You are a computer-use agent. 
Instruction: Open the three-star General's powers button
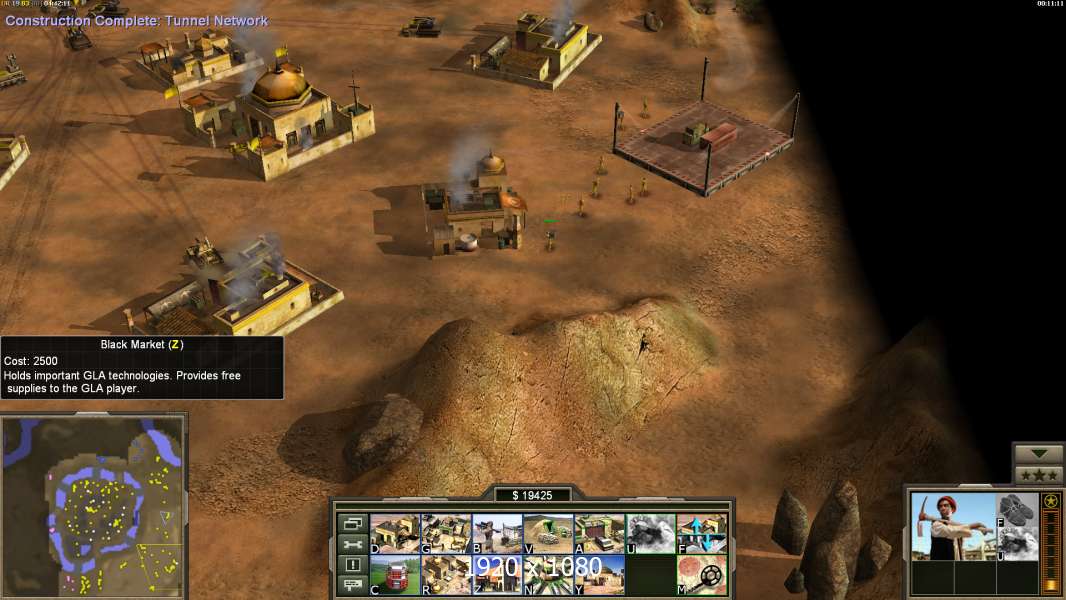[1038, 475]
